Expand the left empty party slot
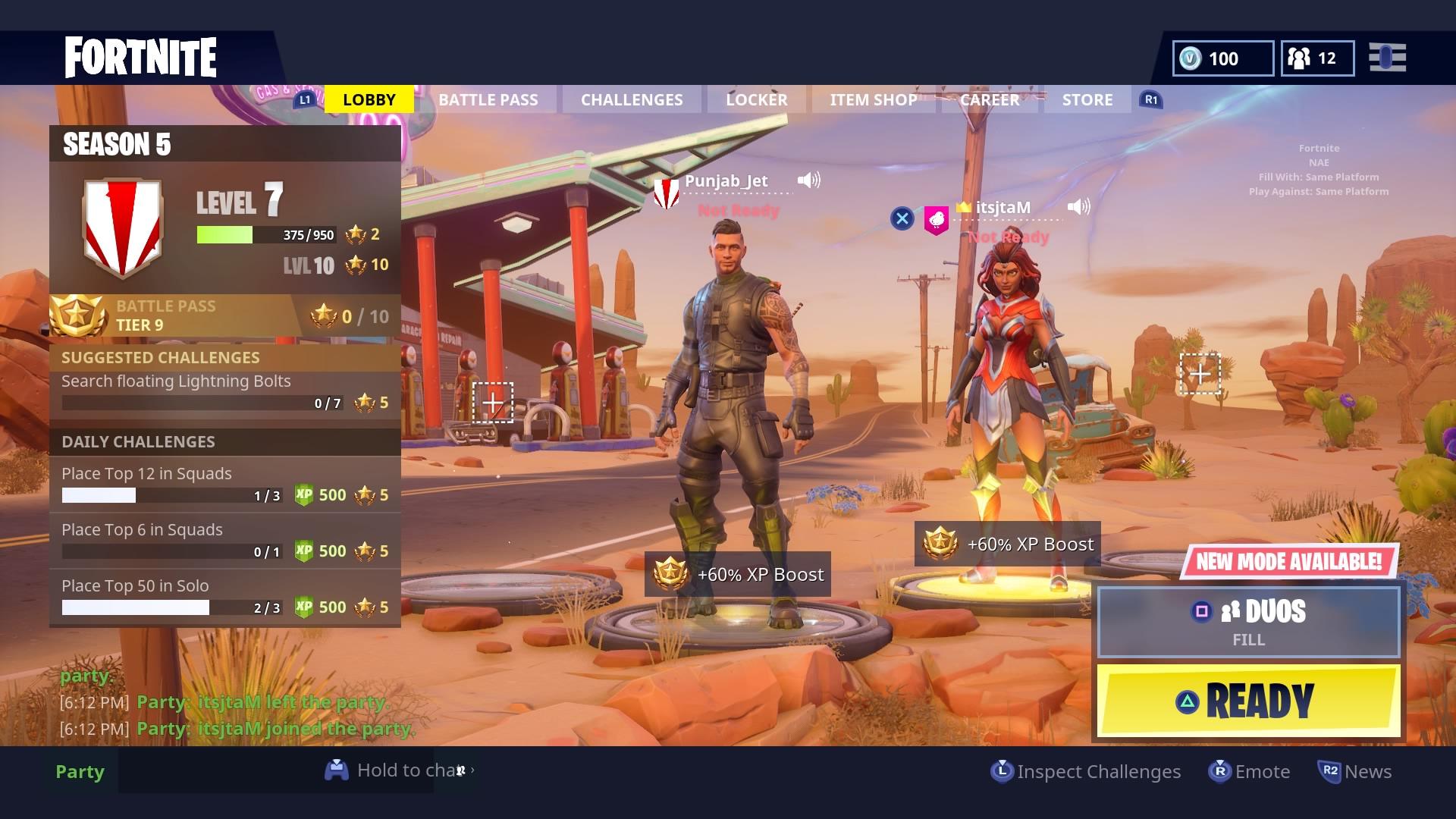1456x819 pixels. (x=493, y=402)
